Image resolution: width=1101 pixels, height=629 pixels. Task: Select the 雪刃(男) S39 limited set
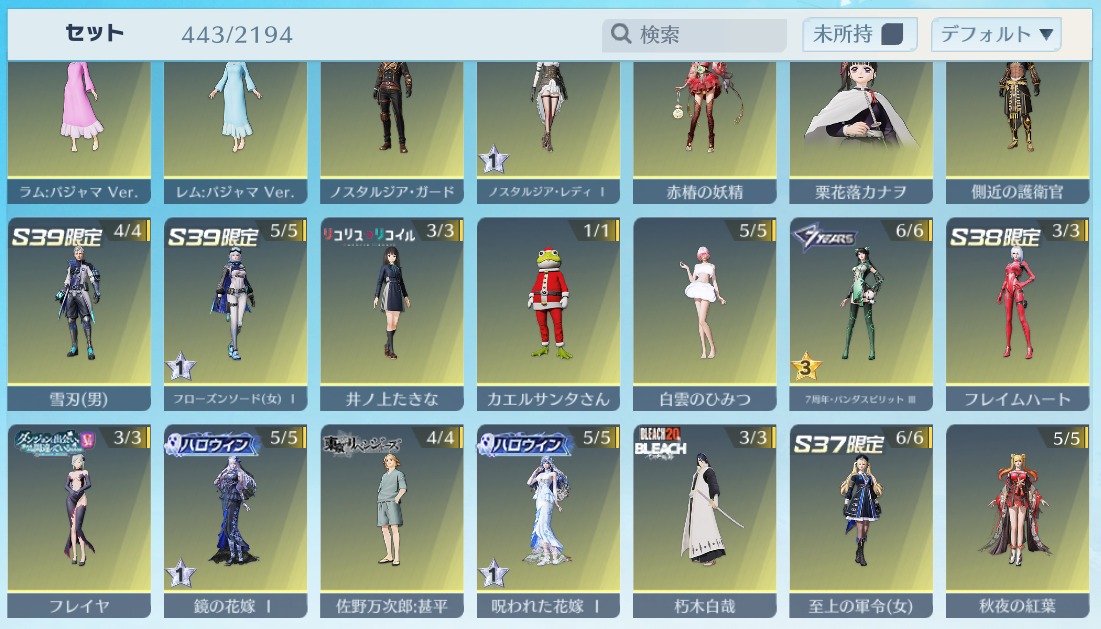click(x=79, y=310)
